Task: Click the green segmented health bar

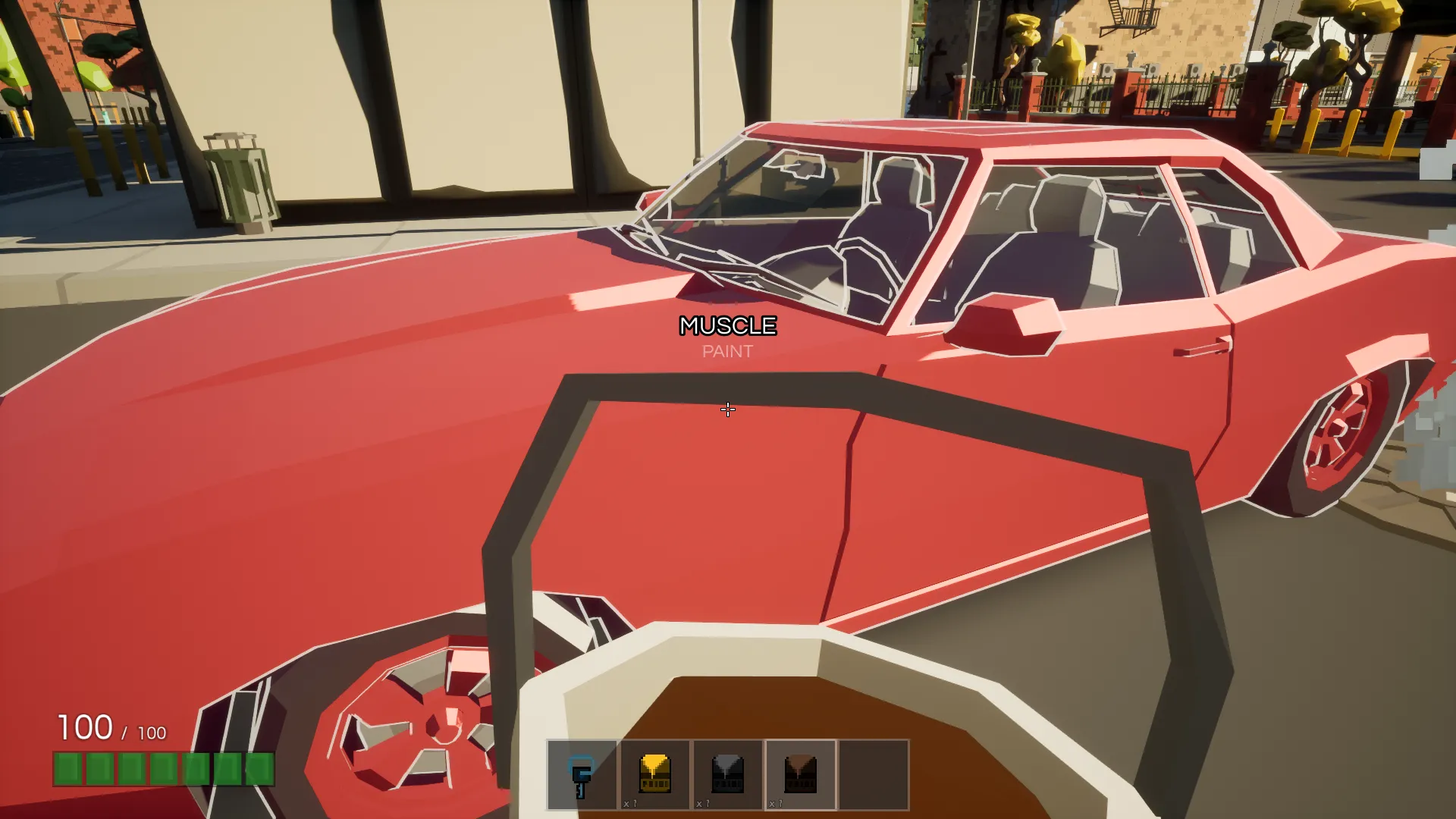Action: [x=163, y=768]
